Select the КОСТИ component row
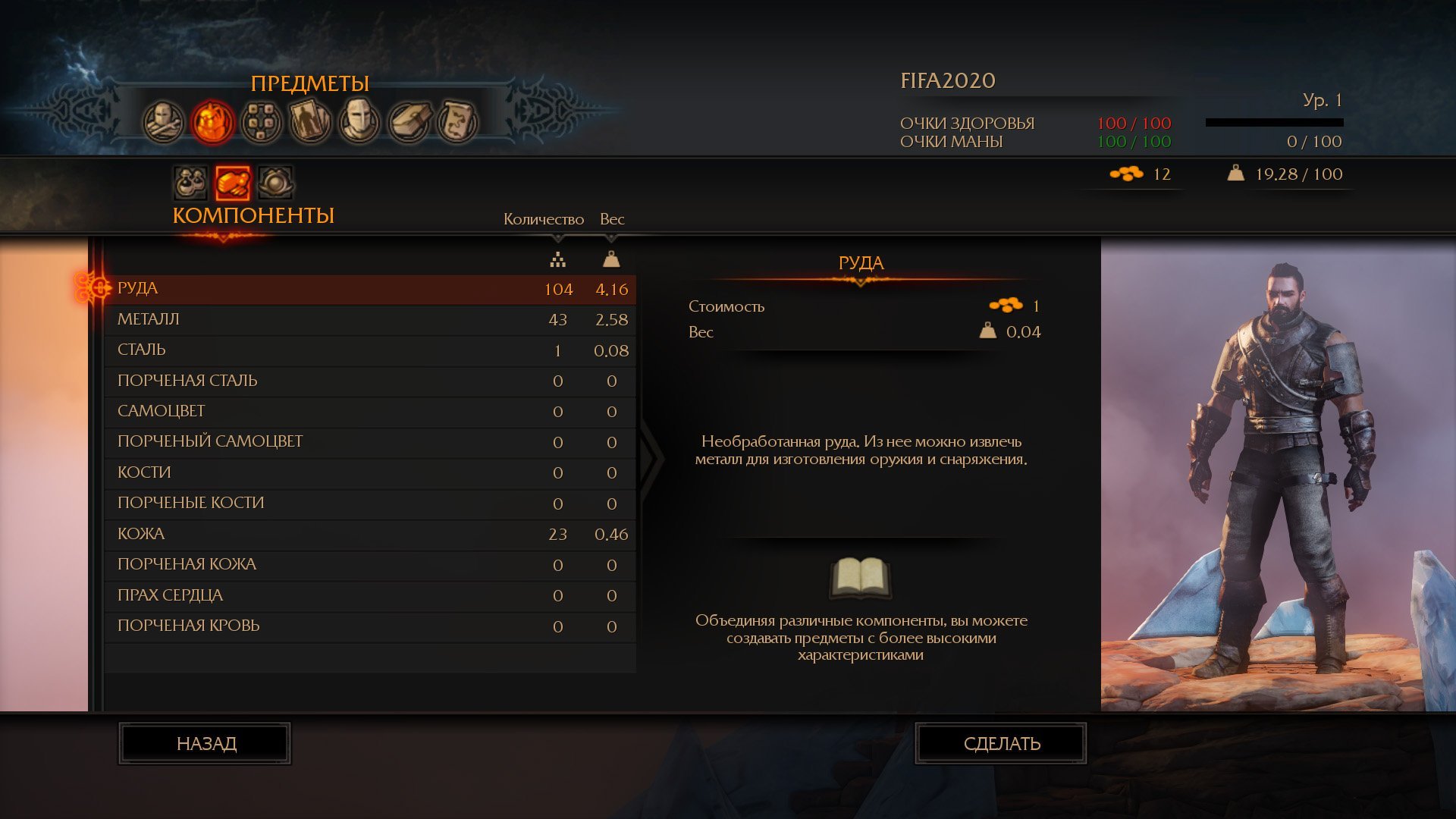The width and height of the screenshot is (1456, 819). [369, 472]
